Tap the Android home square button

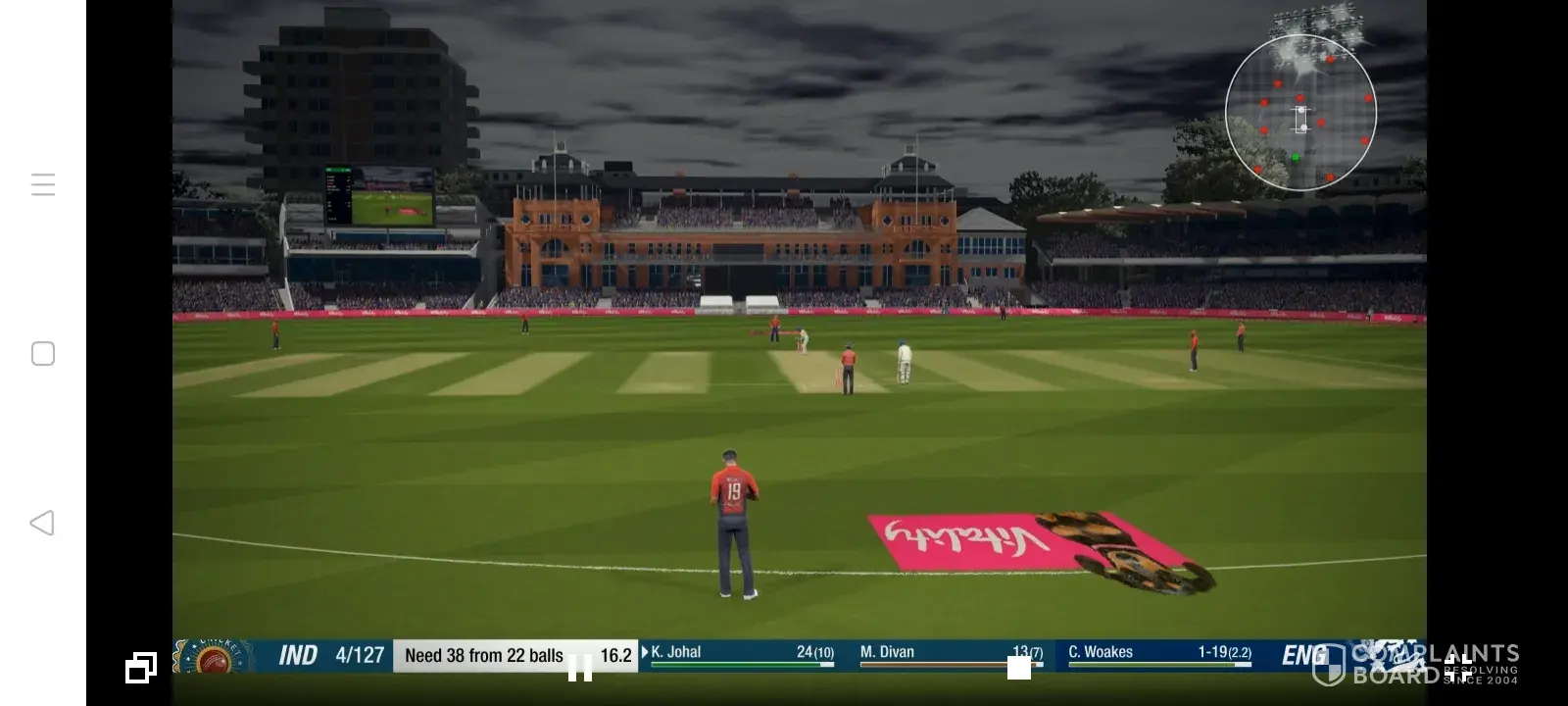click(x=43, y=354)
